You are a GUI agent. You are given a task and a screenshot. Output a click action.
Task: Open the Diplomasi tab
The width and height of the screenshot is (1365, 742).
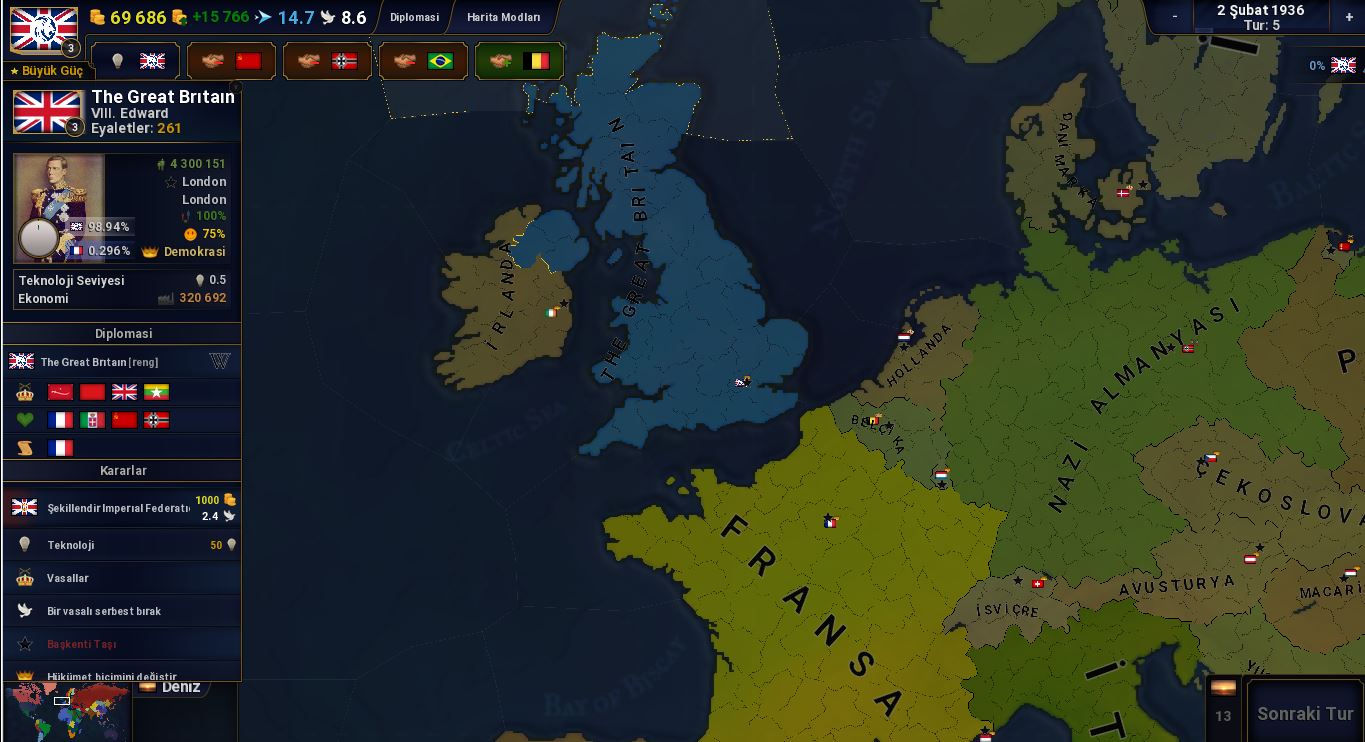point(414,17)
